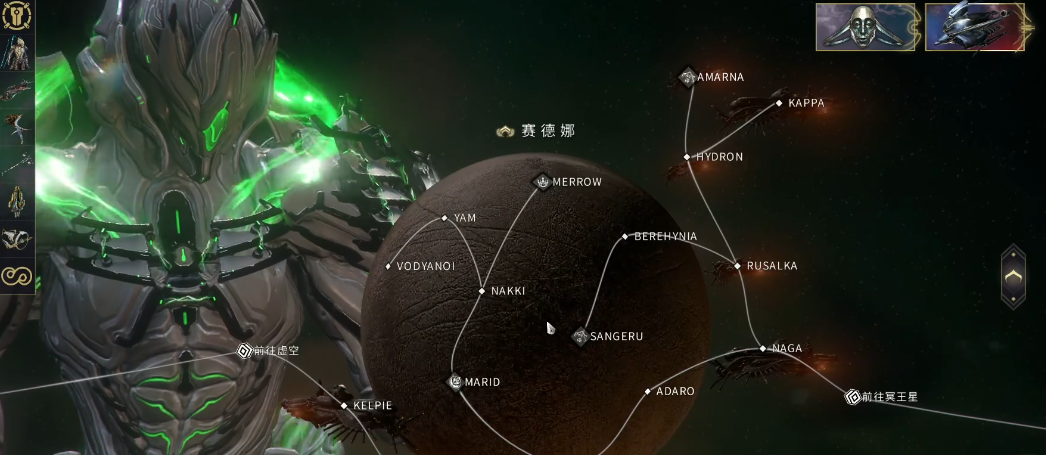Choose the Yam node on Sedna

coord(445,218)
